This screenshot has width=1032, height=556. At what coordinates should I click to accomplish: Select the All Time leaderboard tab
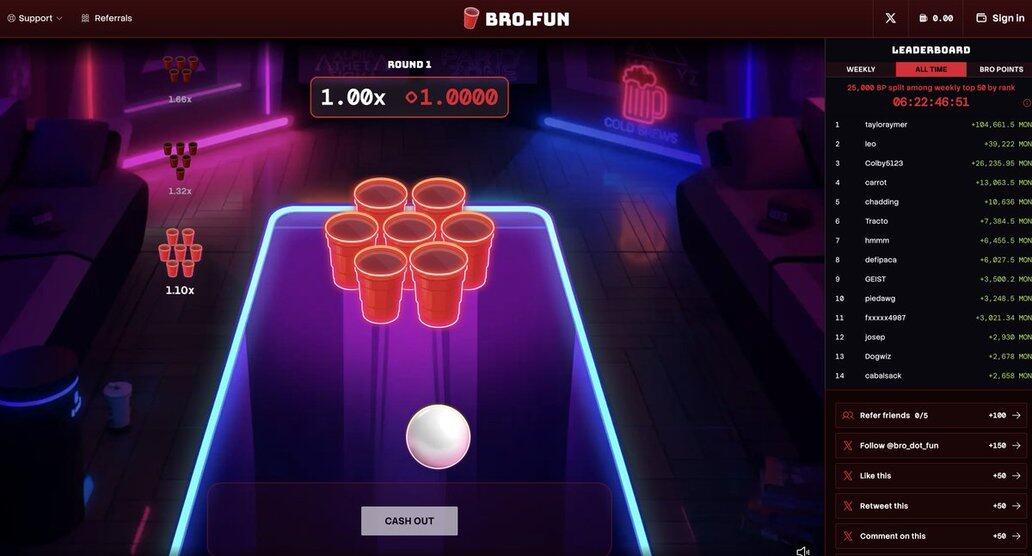pyautogui.click(x=930, y=69)
